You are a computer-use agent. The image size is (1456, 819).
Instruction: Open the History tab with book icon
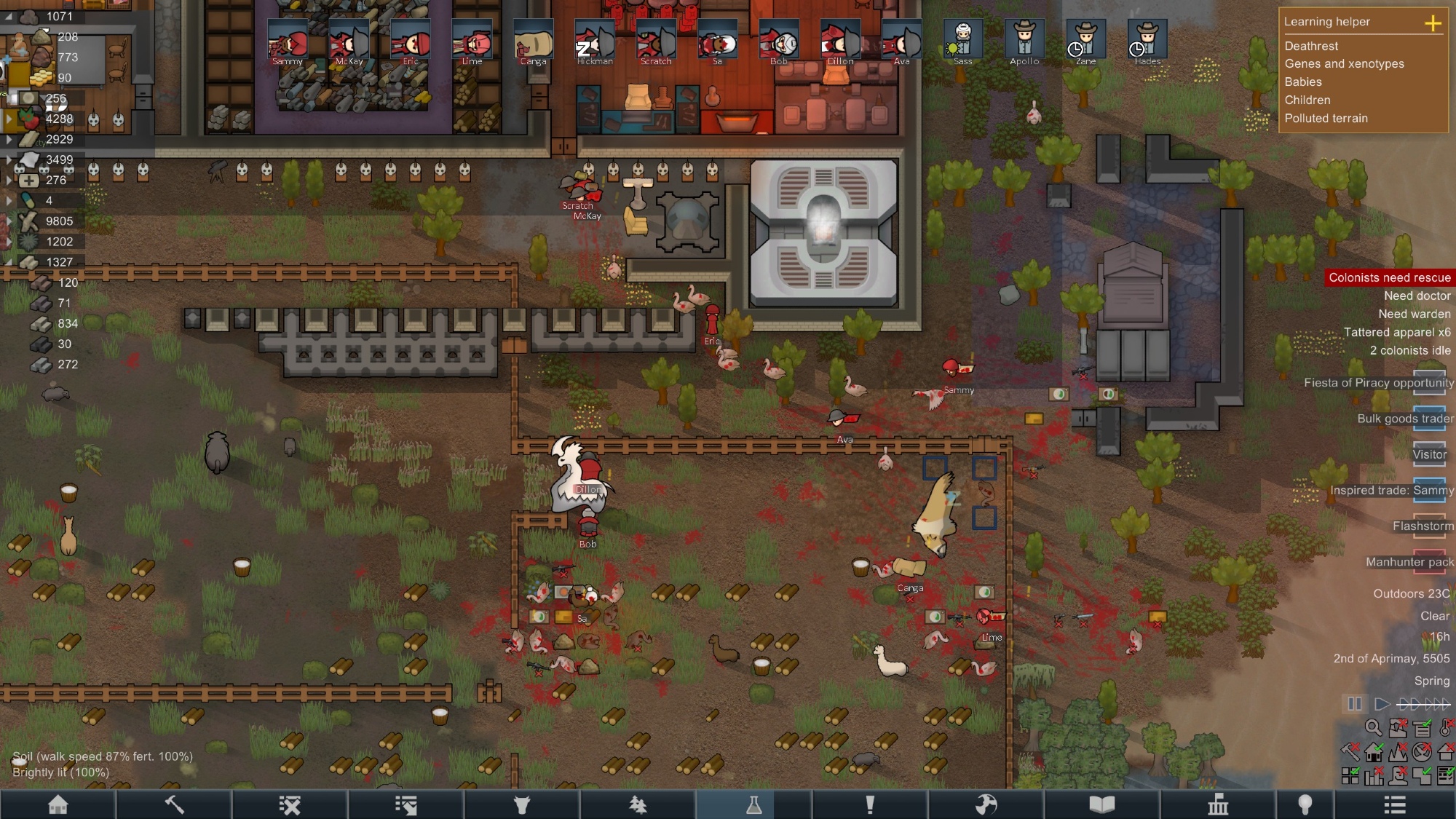coord(1101,804)
